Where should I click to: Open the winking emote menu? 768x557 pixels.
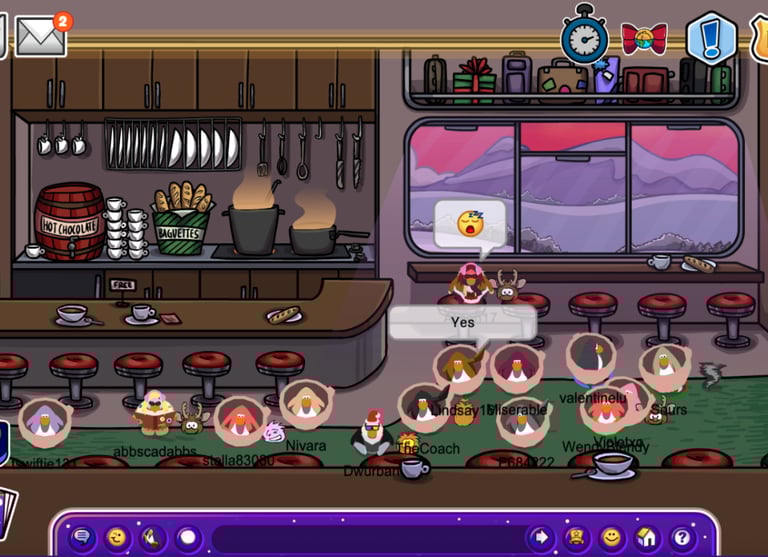pyautogui.click(x=118, y=537)
